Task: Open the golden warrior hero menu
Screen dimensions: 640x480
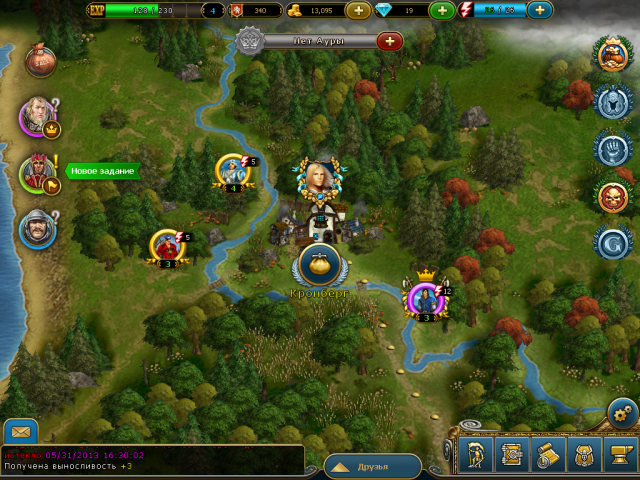Action: coord(475,455)
